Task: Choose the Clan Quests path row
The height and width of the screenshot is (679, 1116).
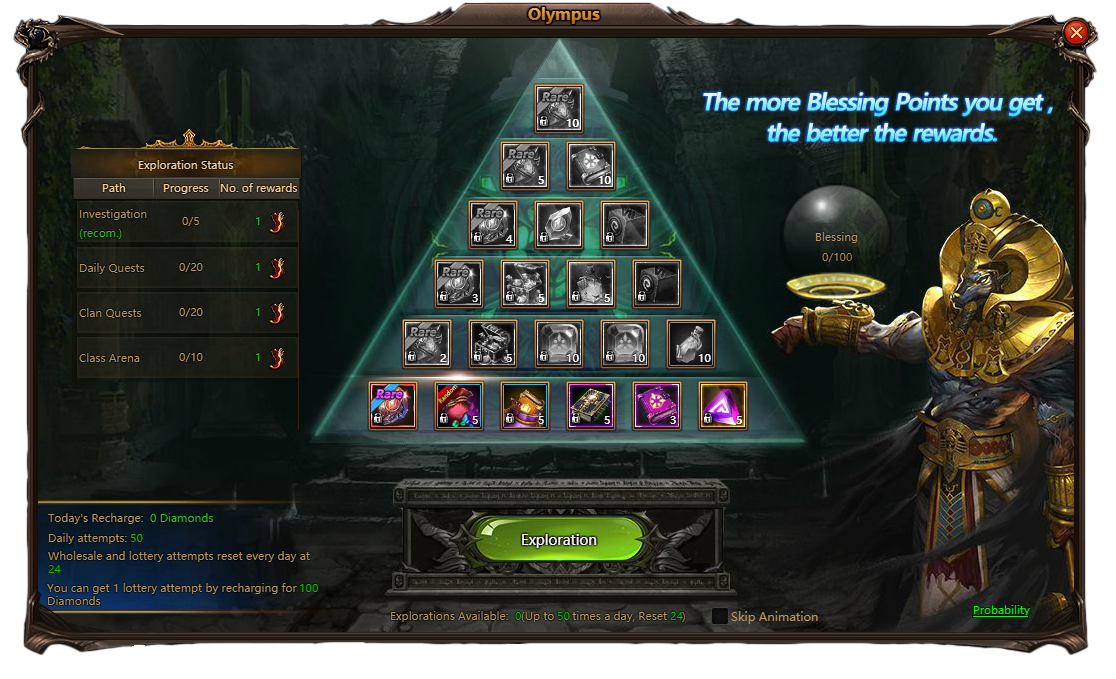Action: tap(187, 313)
